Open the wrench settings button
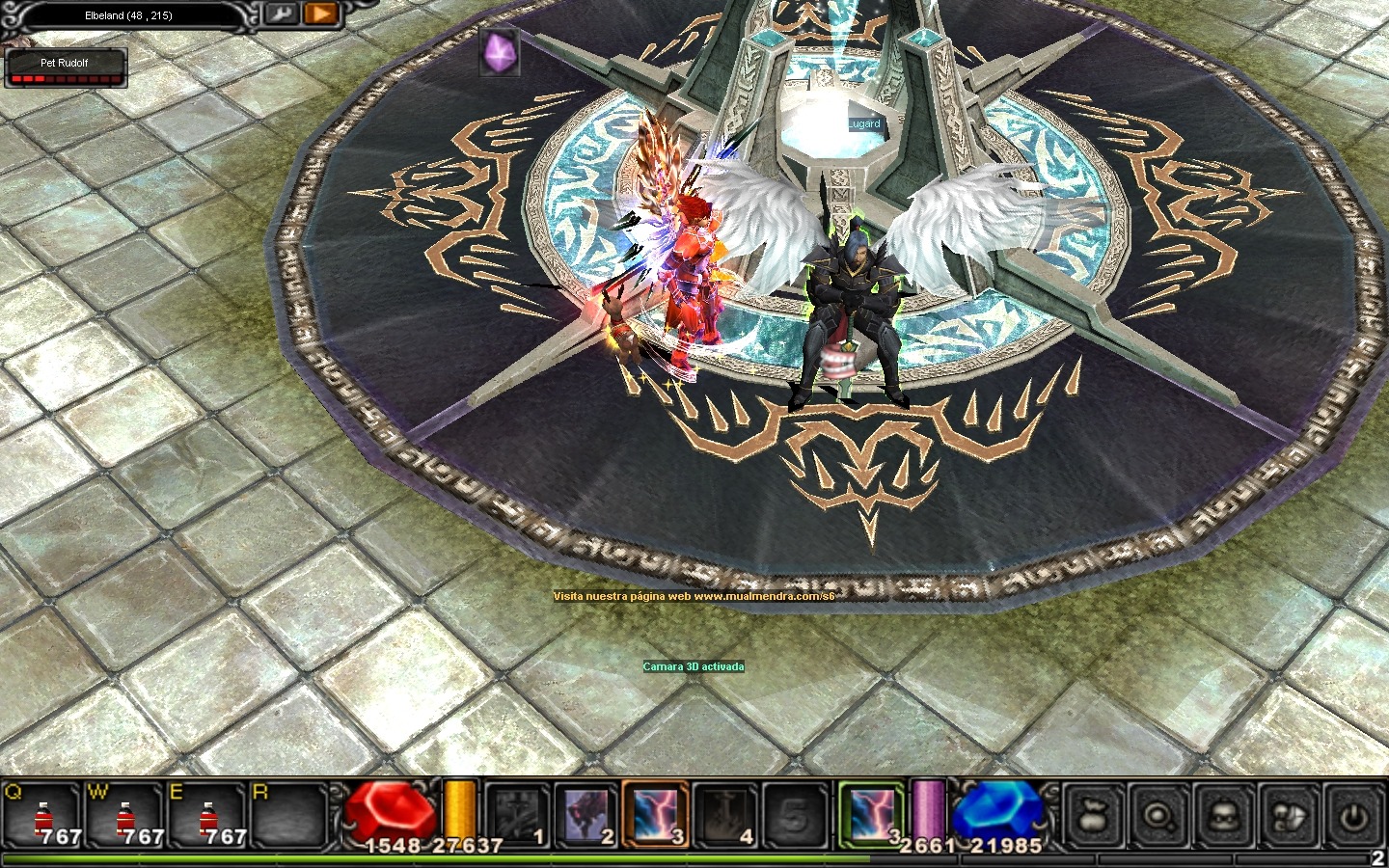Image resolution: width=1389 pixels, height=868 pixels. (283, 14)
